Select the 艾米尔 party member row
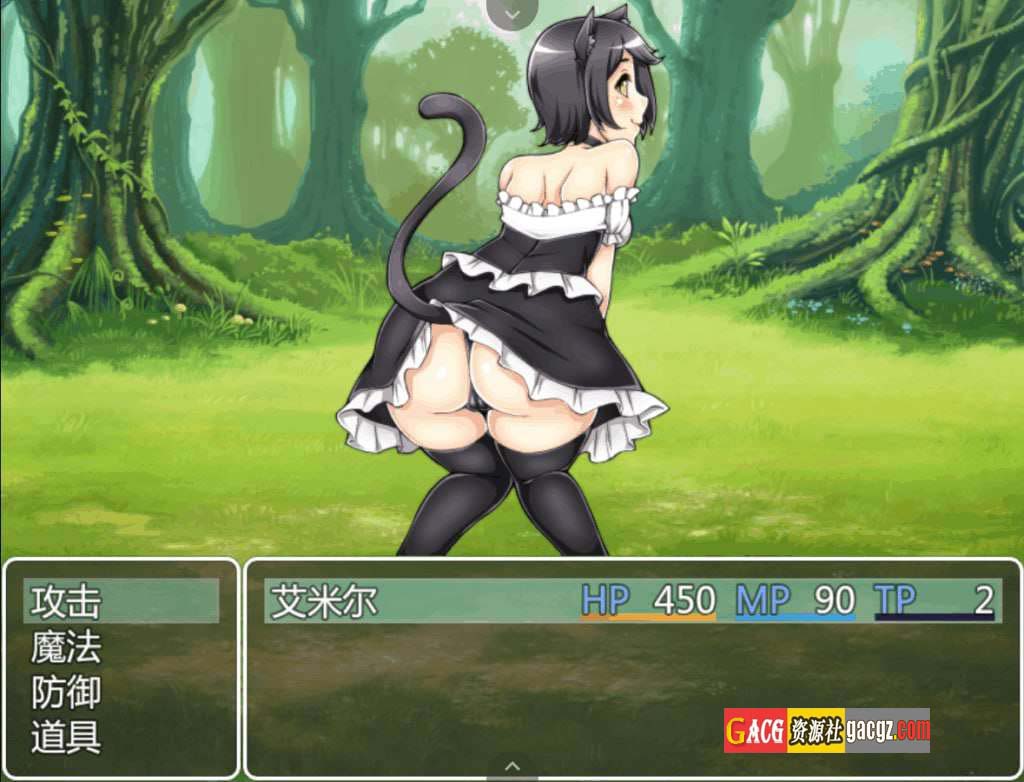Image resolution: width=1024 pixels, height=782 pixels. tap(630, 601)
